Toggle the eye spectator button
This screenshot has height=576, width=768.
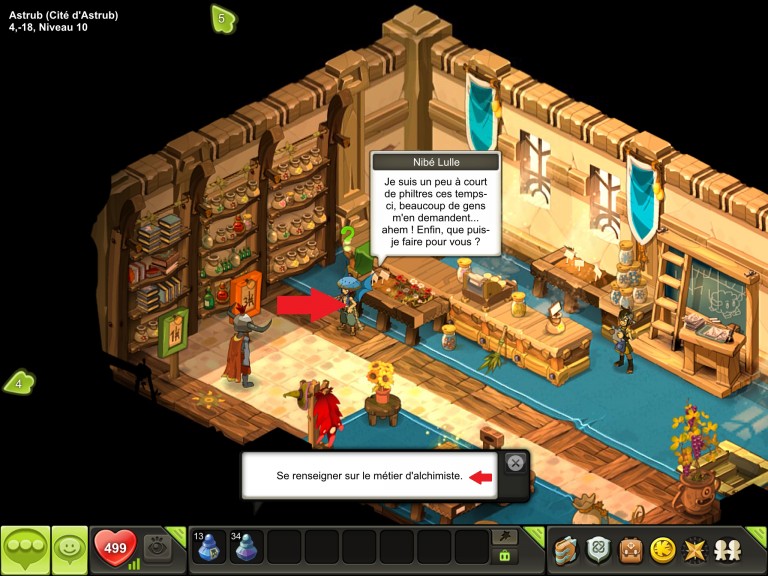pos(156,547)
